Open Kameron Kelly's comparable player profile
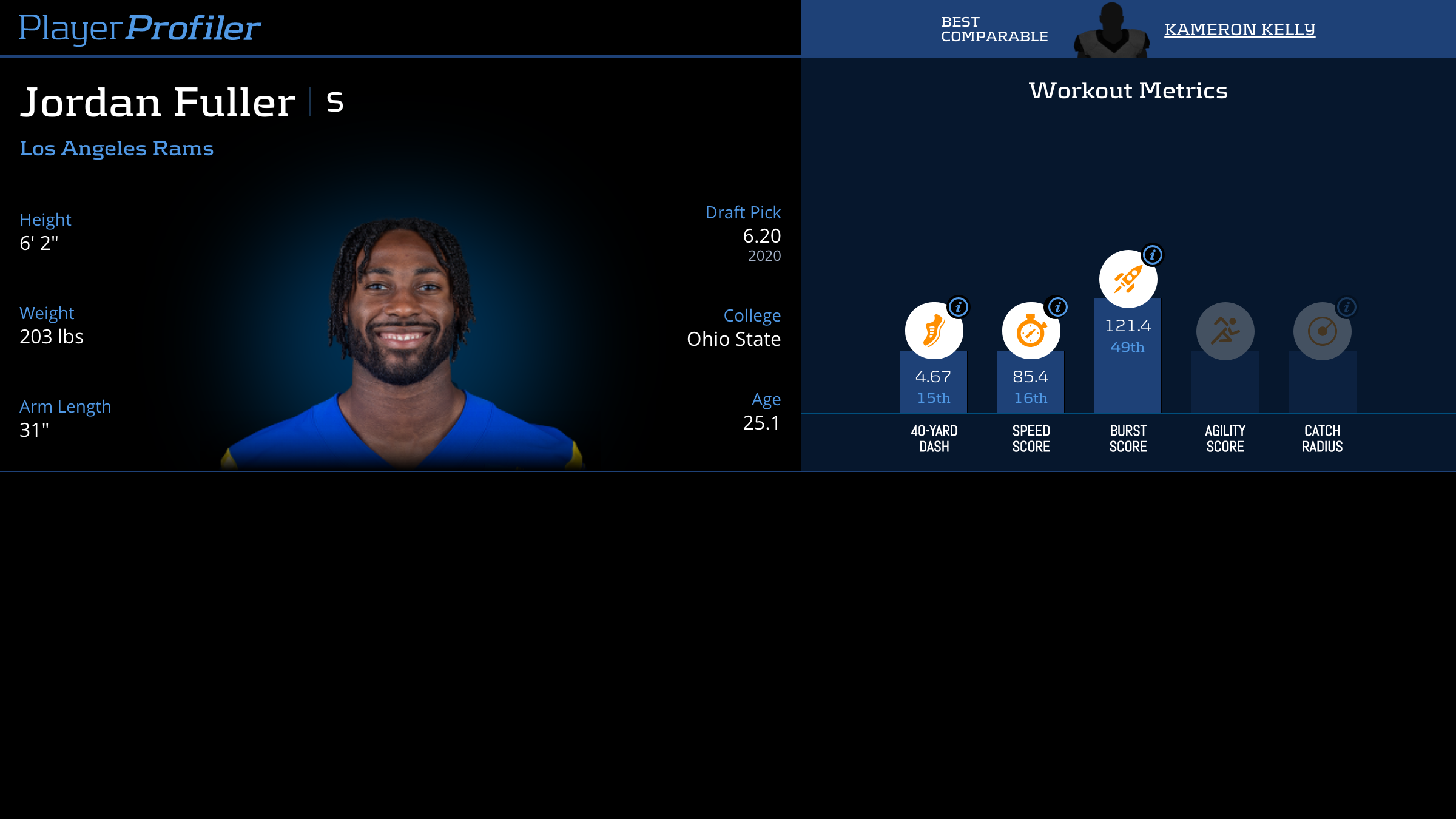Screen dimensions: 1456x819 pos(1239,29)
